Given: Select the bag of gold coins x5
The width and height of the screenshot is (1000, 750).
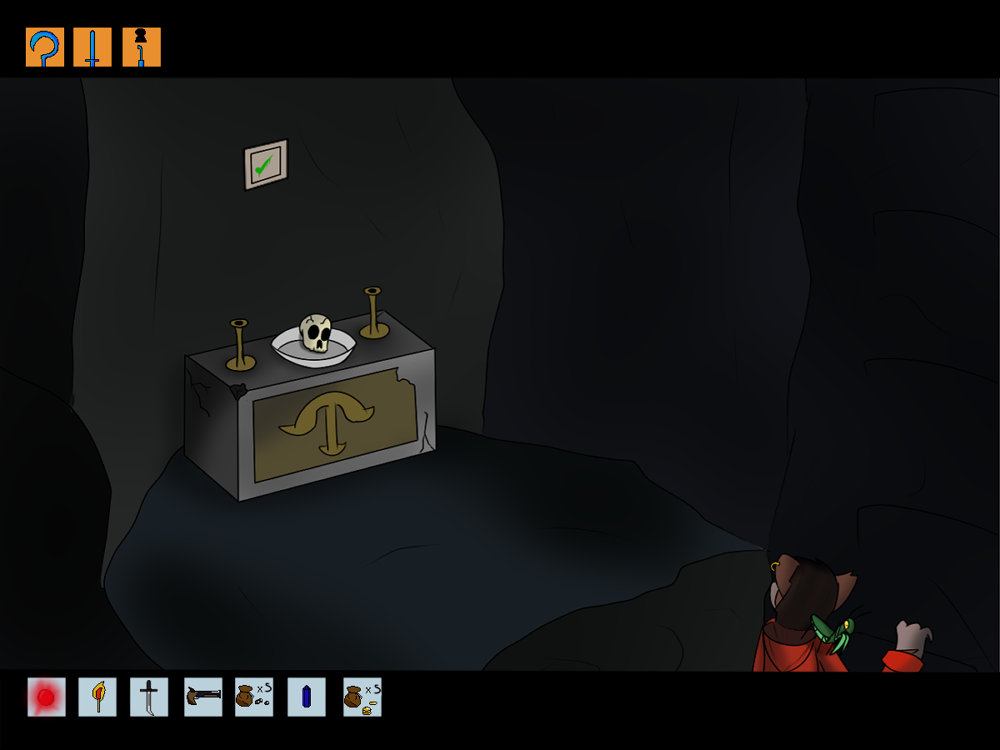Looking at the screenshot, I should tap(362, 697).
